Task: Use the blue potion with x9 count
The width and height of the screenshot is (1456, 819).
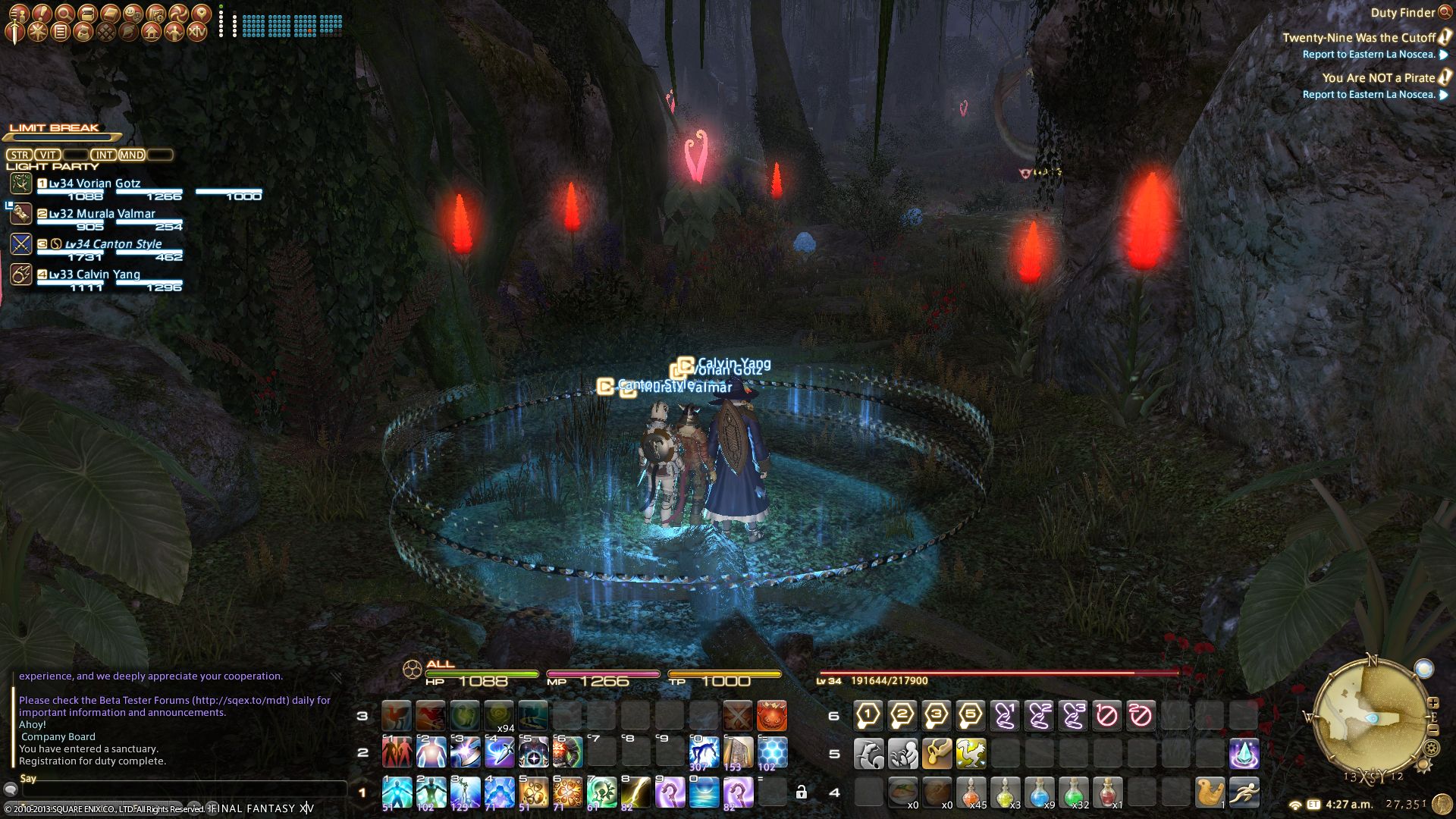Action: click(1039, 792)
